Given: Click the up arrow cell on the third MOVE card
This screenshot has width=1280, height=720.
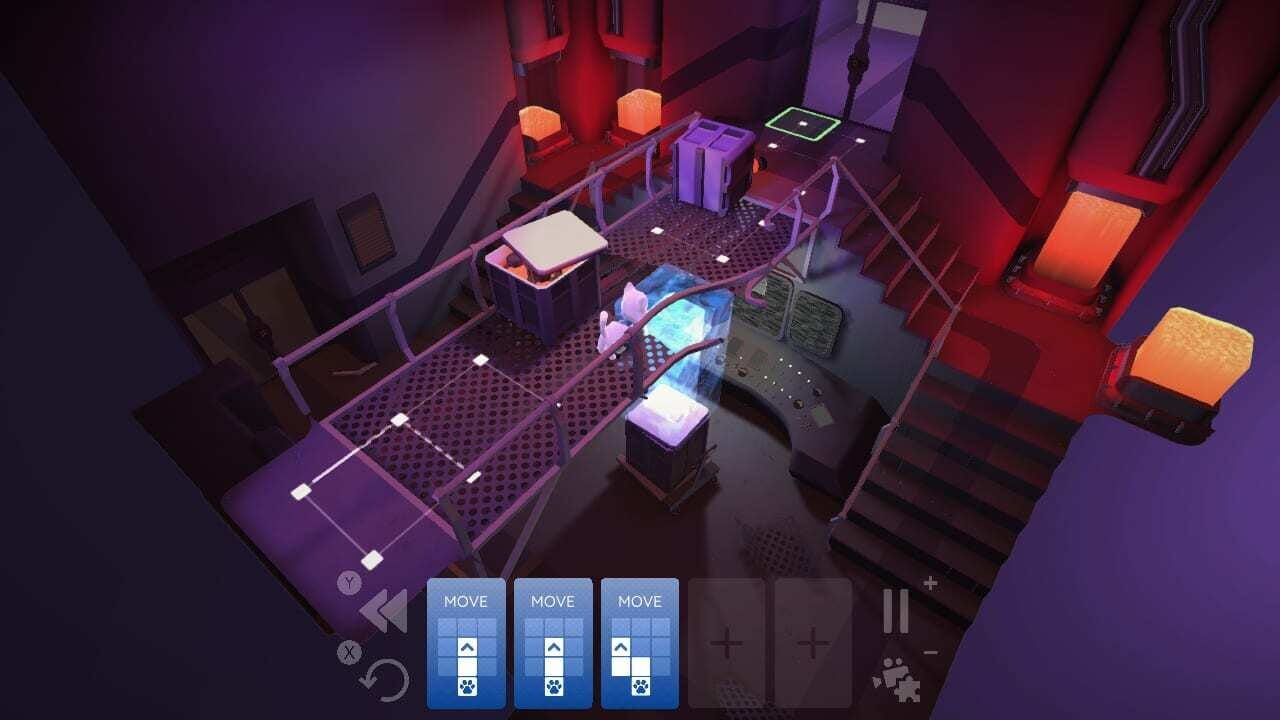Looking at the screenshot, I should [x=619, y=646].
